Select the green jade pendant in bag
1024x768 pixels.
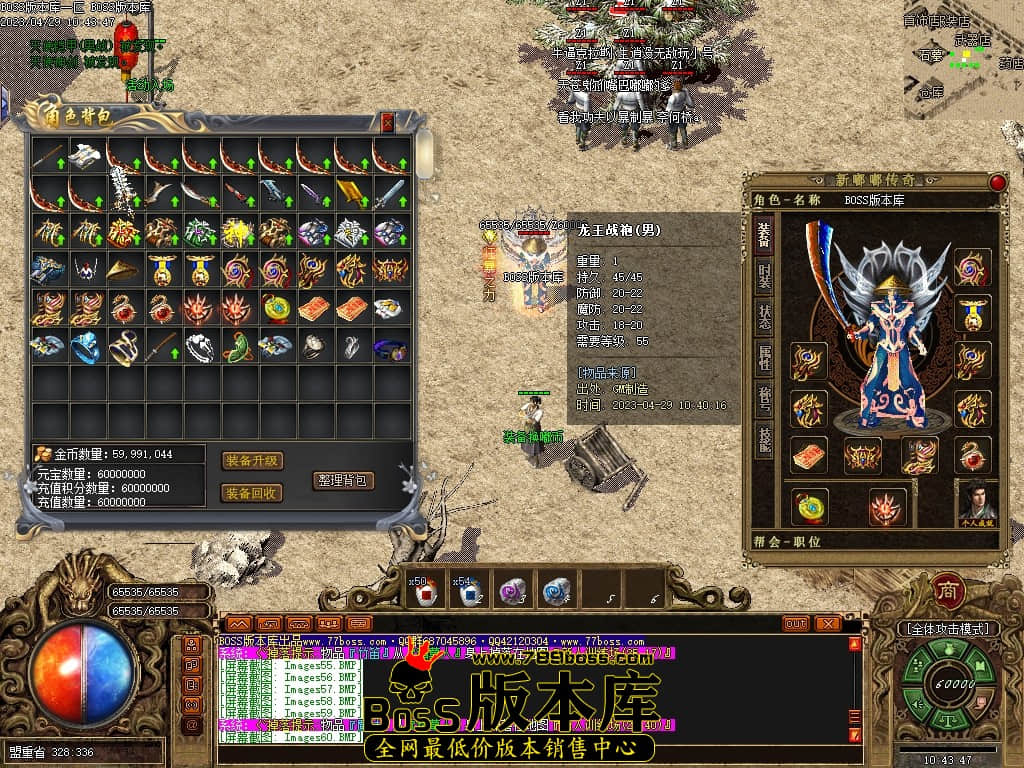tap(238, 347)
